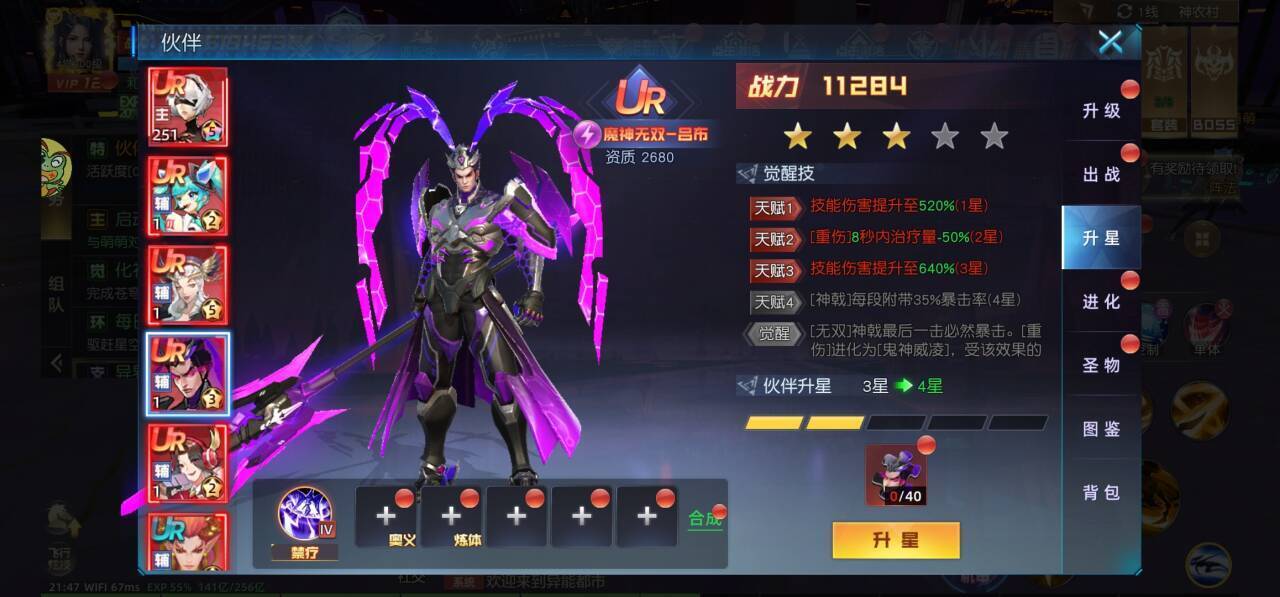The height and width of the screenshot is (597, 1280).
Task: Open the 出战 tab
Action: (x=1101, y=175)
